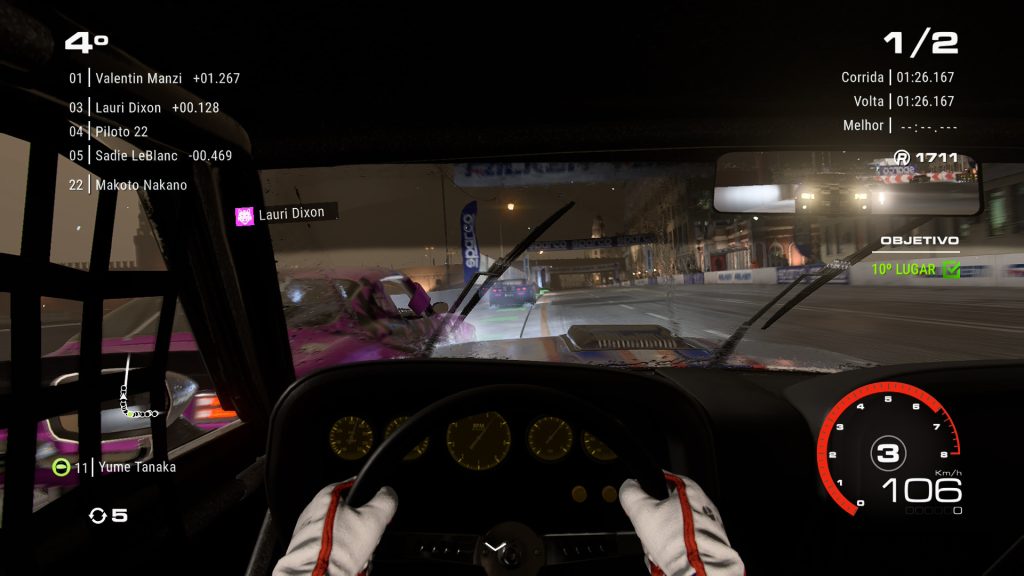Click the rewind flashback icon
This screenshot has height=576, width=1024.
(x=98, y=515)
